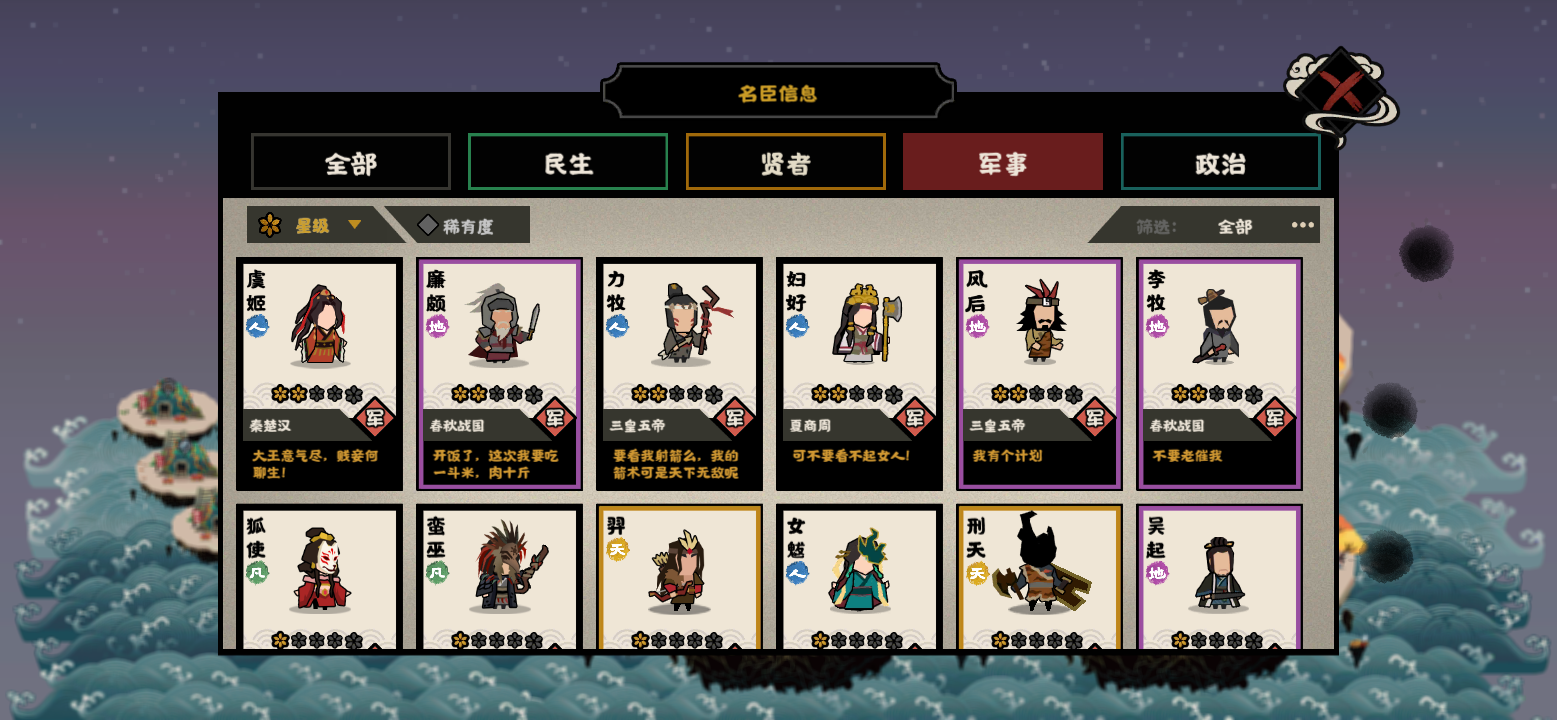Click the blue 人 rarity icon on 力牧's card
Image resolution: width=1557 pixels, height=720 pixels.
click(x=614, y=326)
